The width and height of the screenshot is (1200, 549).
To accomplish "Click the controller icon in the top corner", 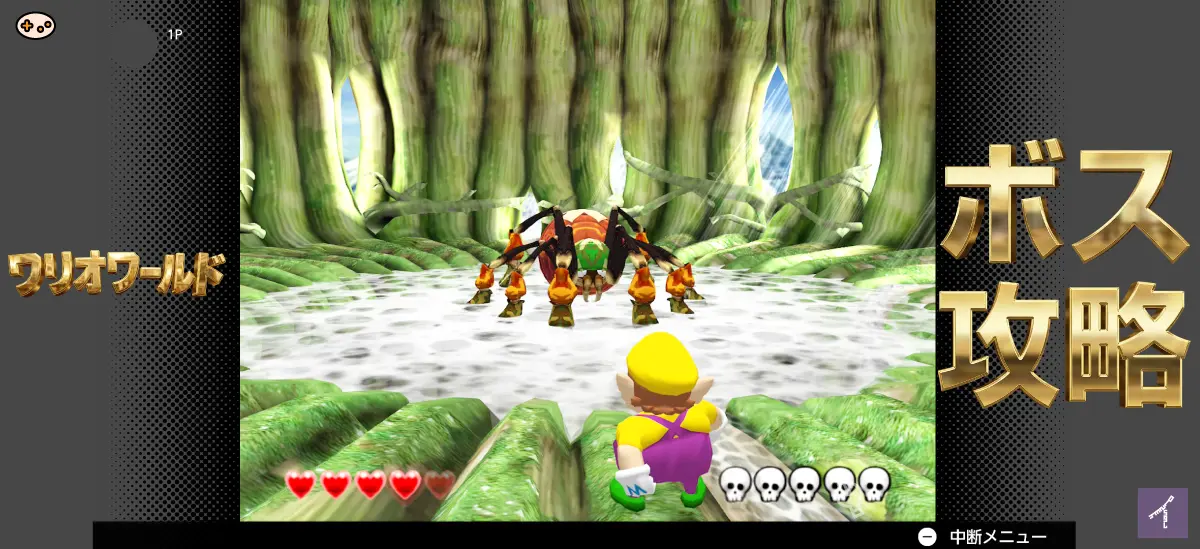I will (36, 26).
